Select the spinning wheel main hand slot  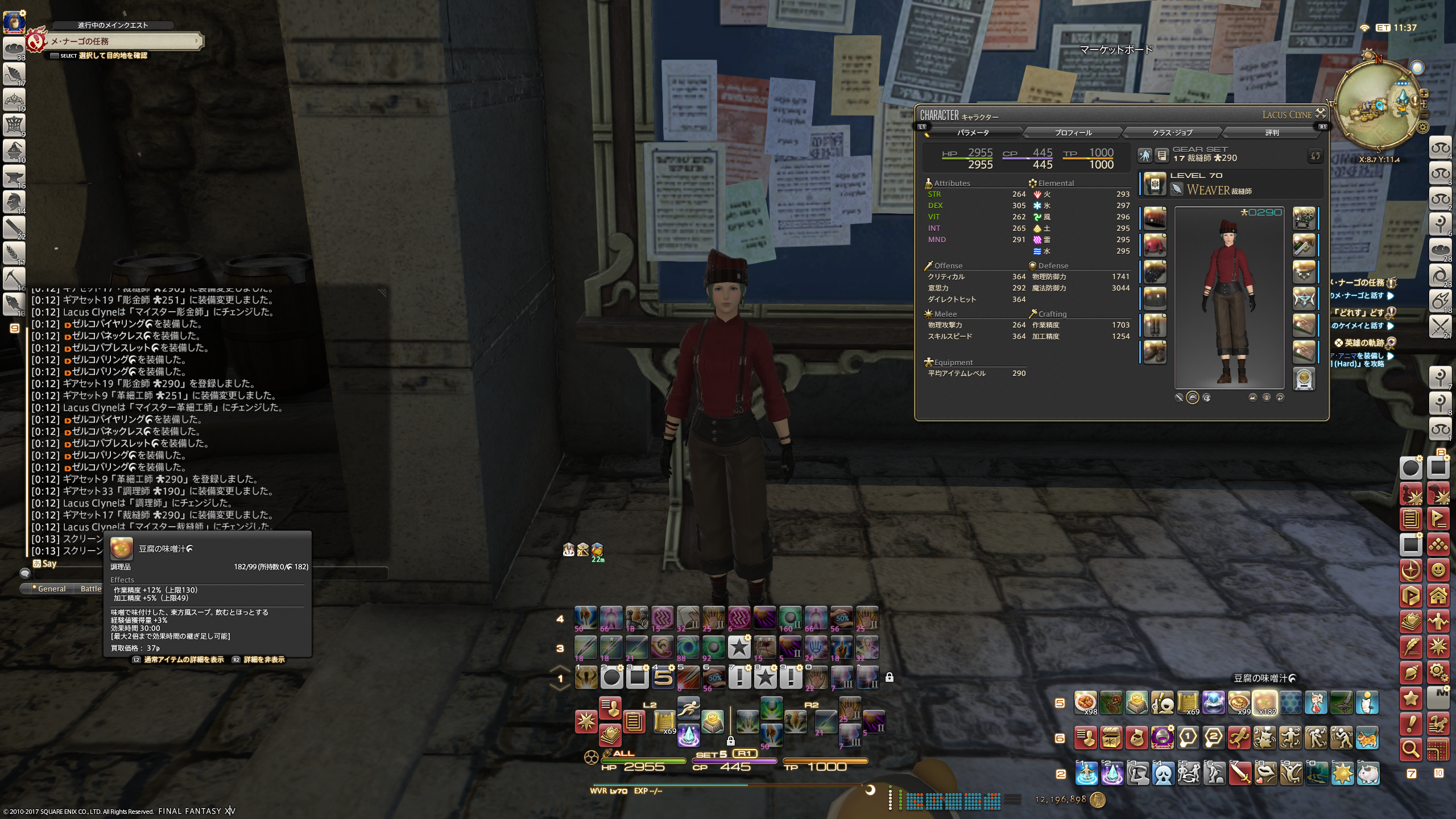tap(1304, 218)
